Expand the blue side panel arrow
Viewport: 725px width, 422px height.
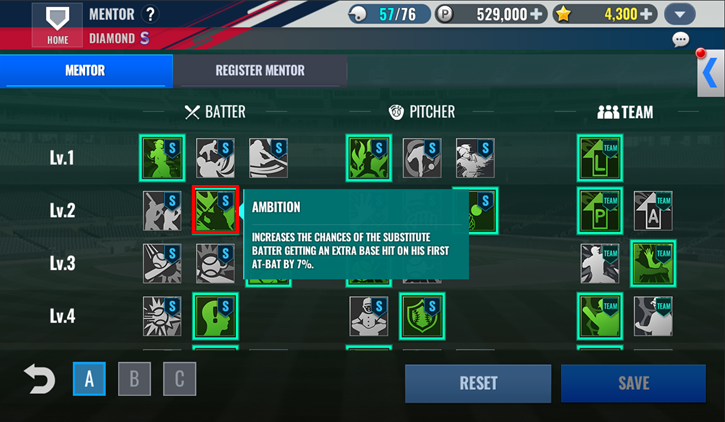[709, 73]
